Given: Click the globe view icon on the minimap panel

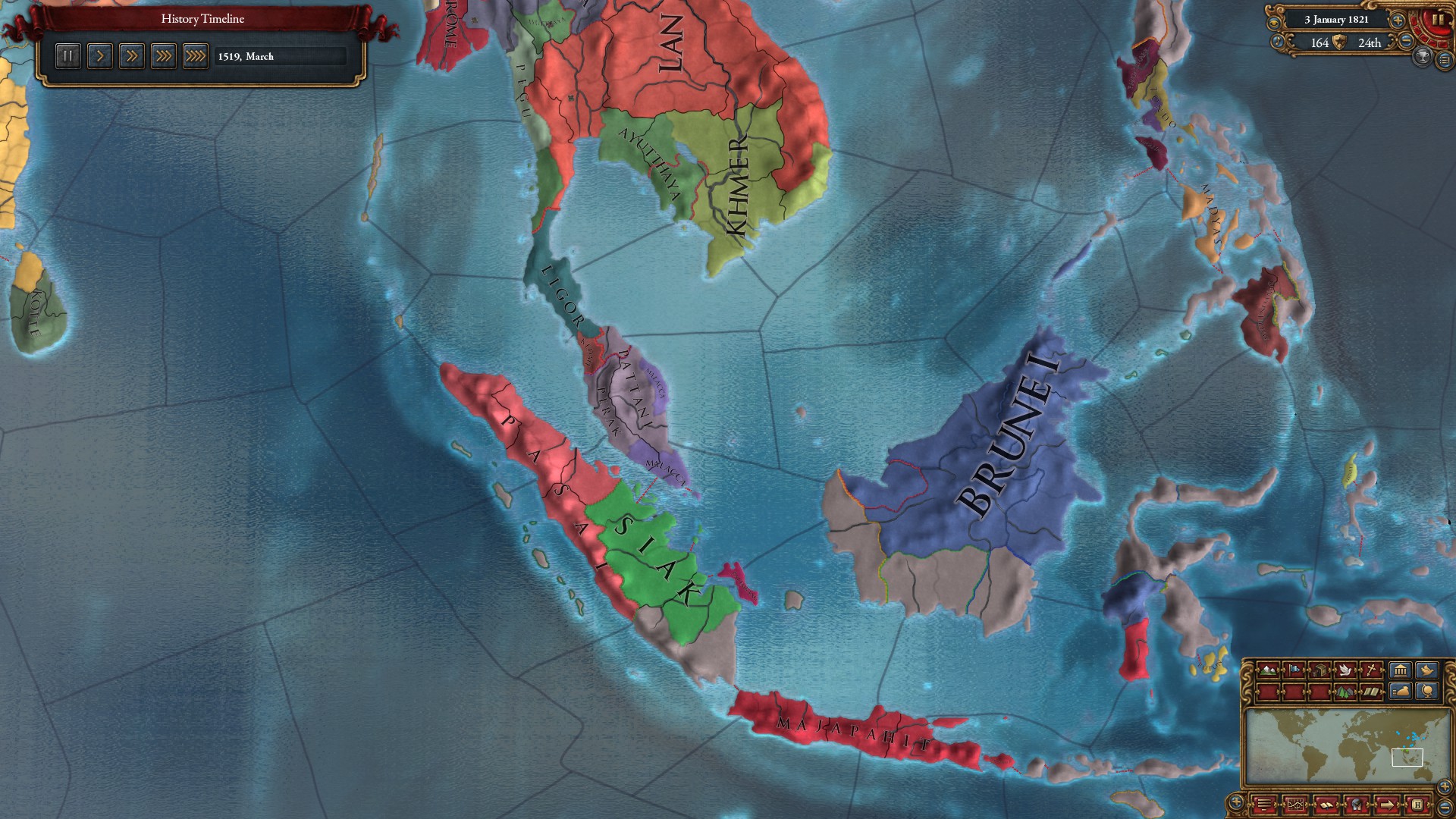Looking at the screenshot, I should point(1427,691).
